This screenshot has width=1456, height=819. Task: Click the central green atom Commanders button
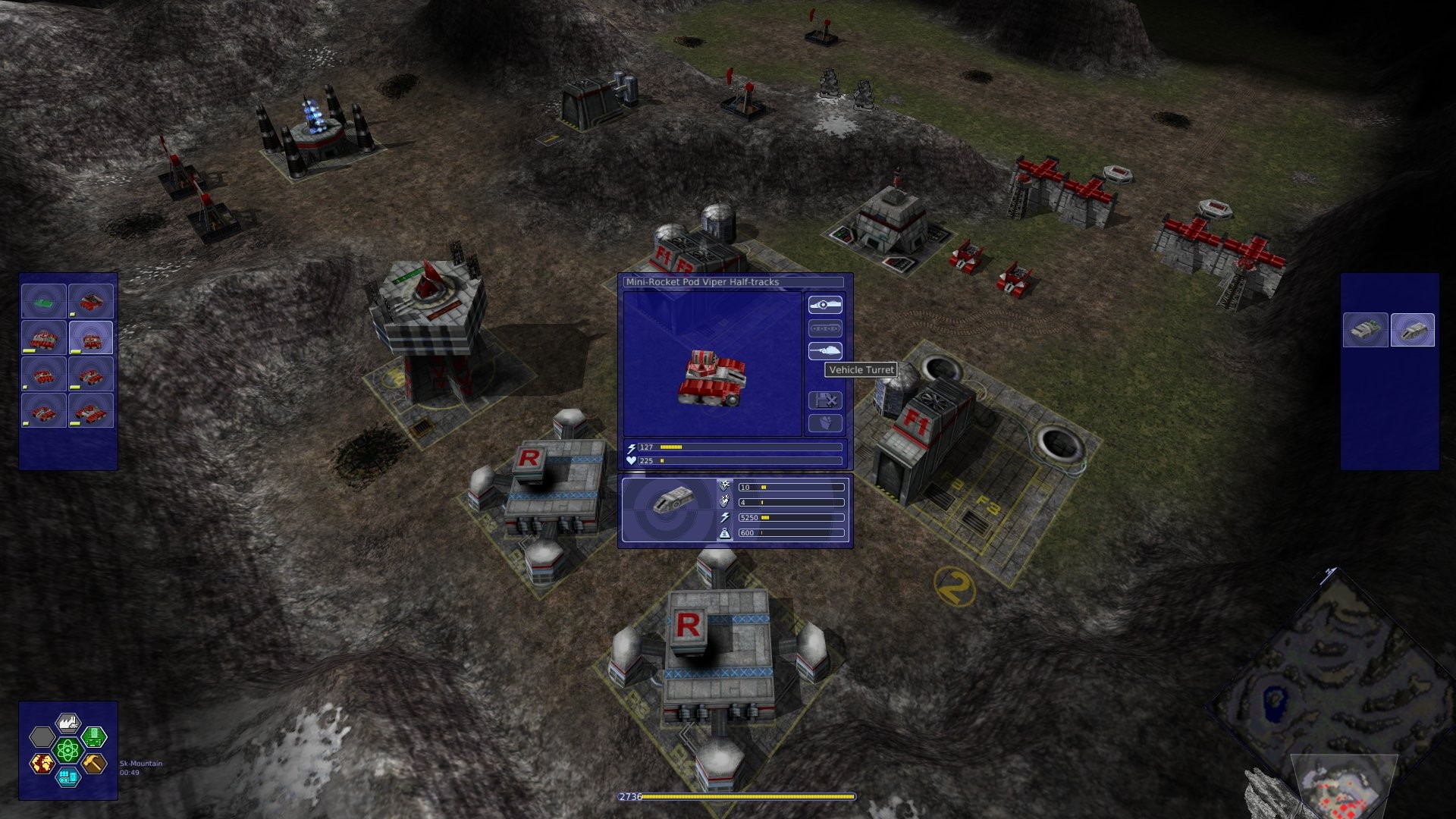tap(68, 750)
